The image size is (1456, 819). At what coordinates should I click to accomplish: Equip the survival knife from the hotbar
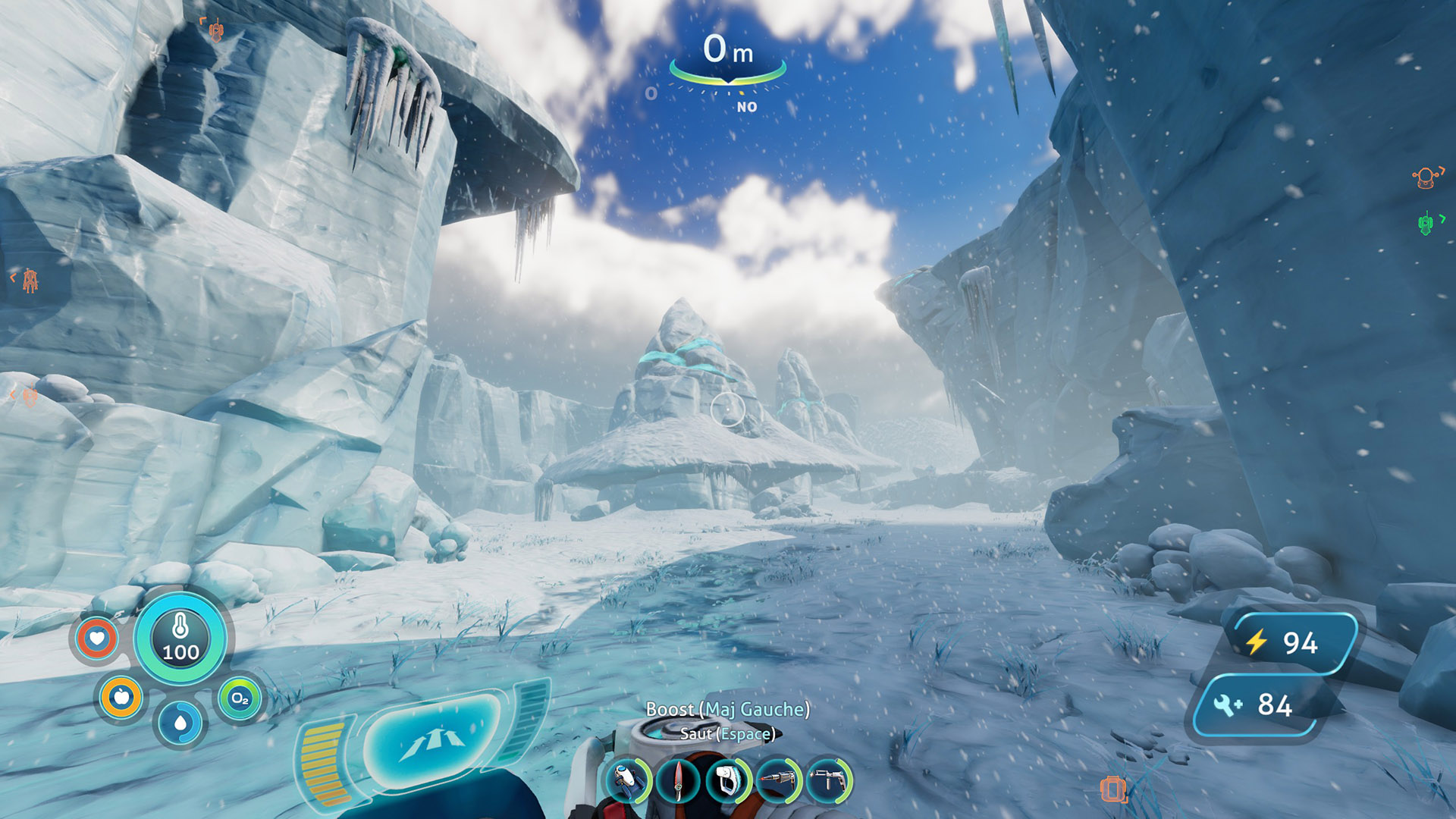678,780
